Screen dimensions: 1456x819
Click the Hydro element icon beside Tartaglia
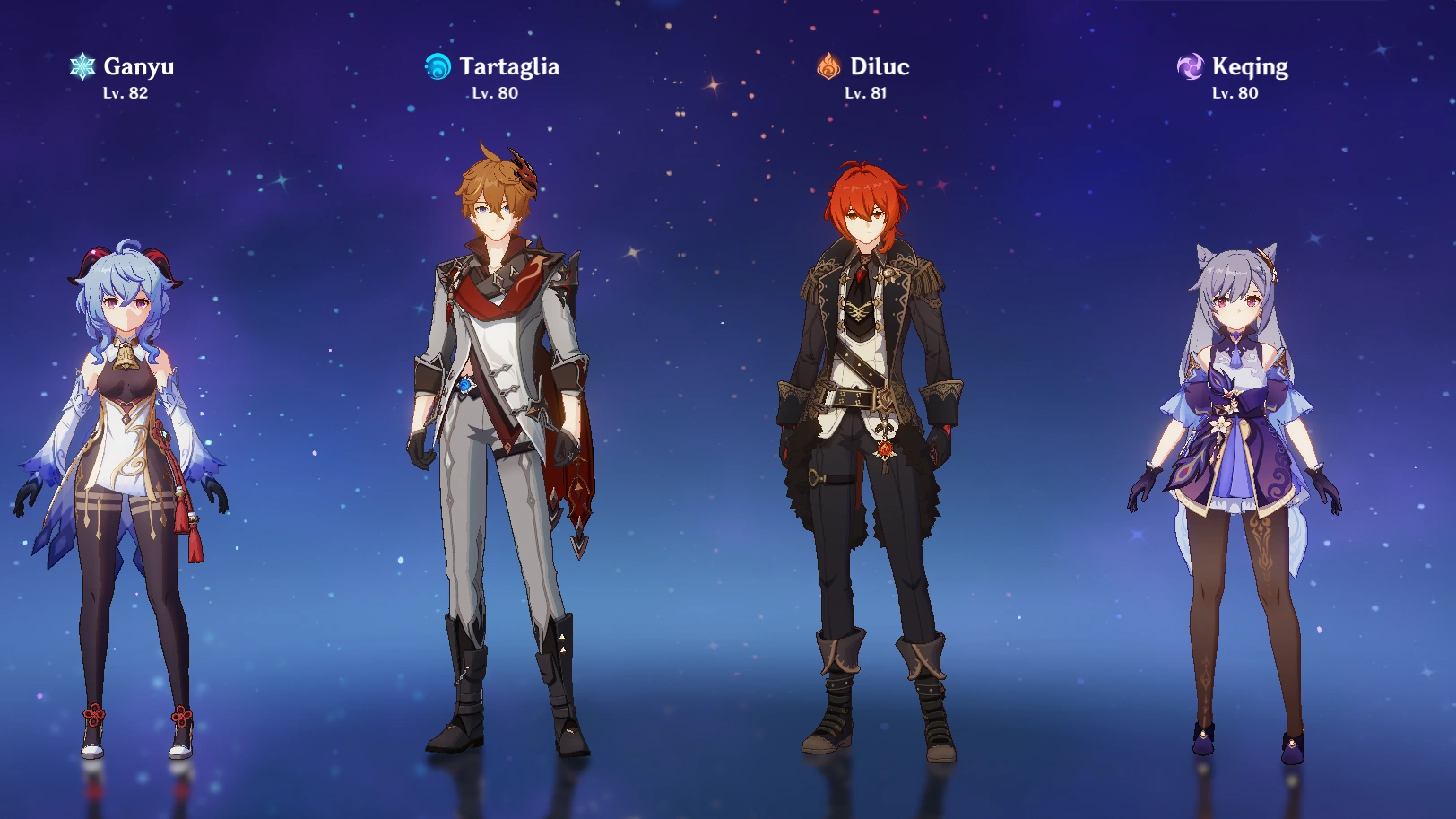tap(437, 65)
